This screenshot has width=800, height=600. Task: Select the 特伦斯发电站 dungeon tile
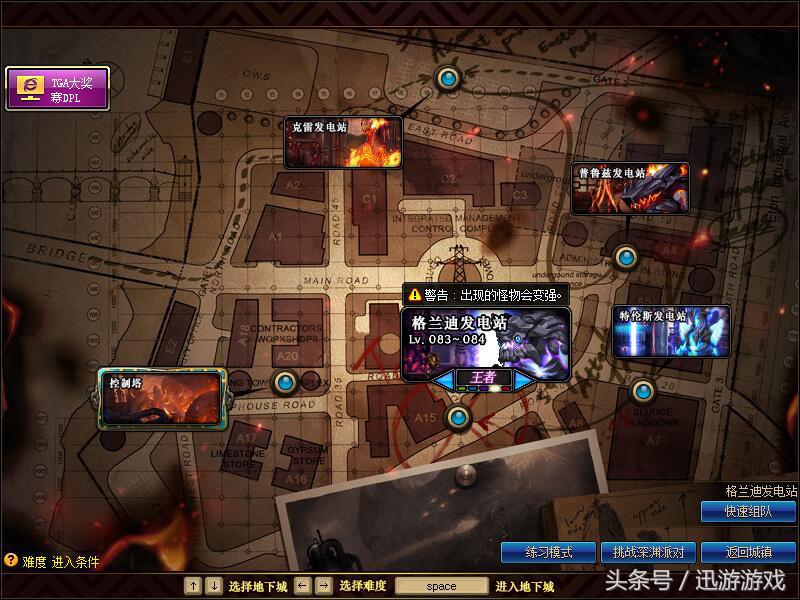coord(671,332)
